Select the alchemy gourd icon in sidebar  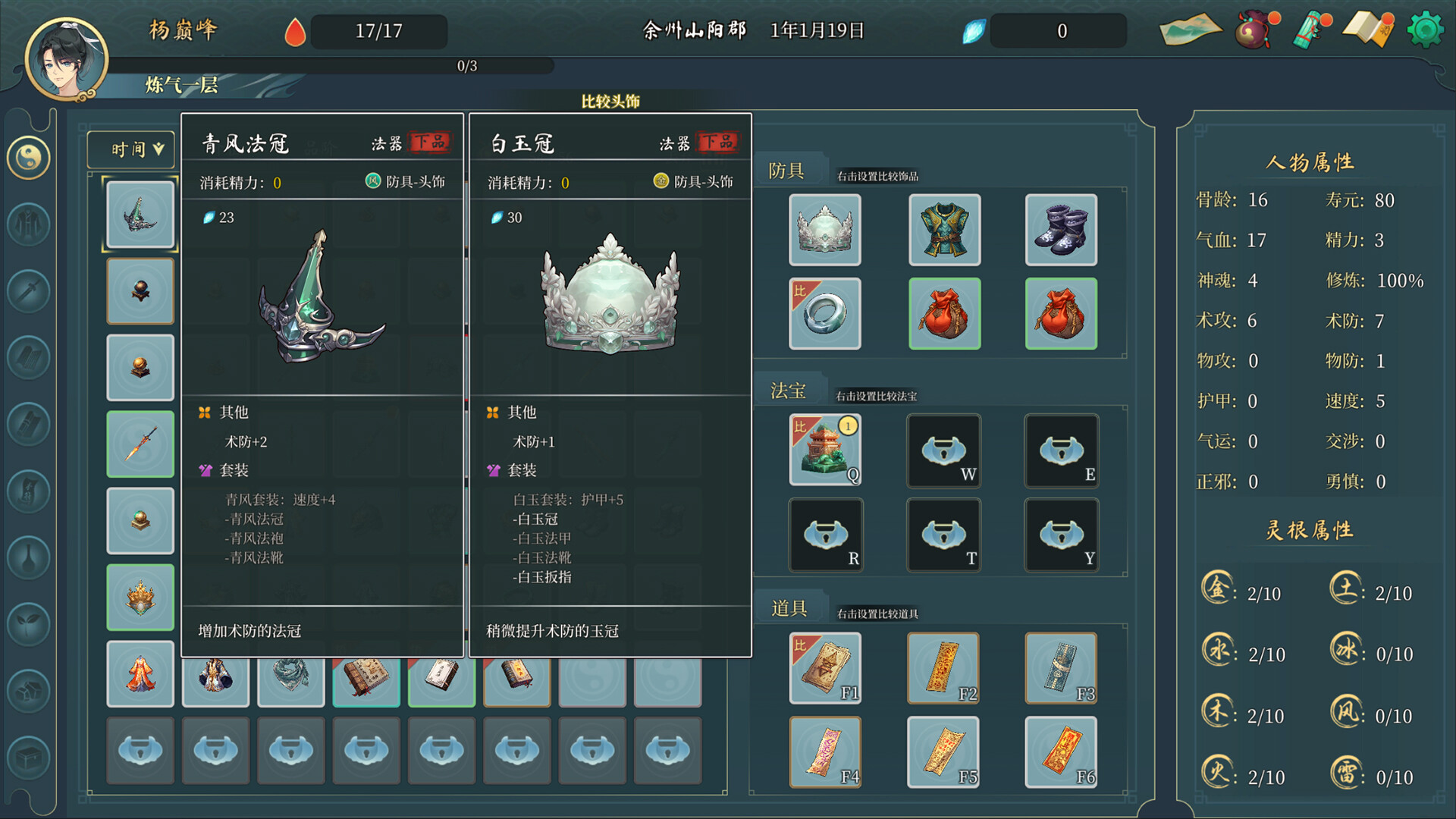click(28, 557)
